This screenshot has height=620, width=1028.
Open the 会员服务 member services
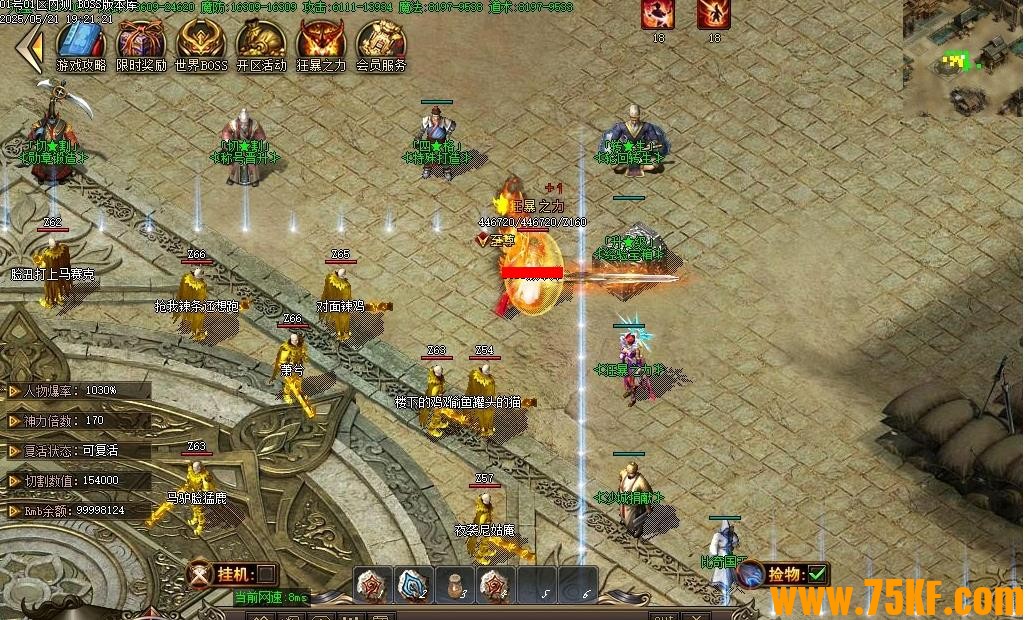pos(381,45)
